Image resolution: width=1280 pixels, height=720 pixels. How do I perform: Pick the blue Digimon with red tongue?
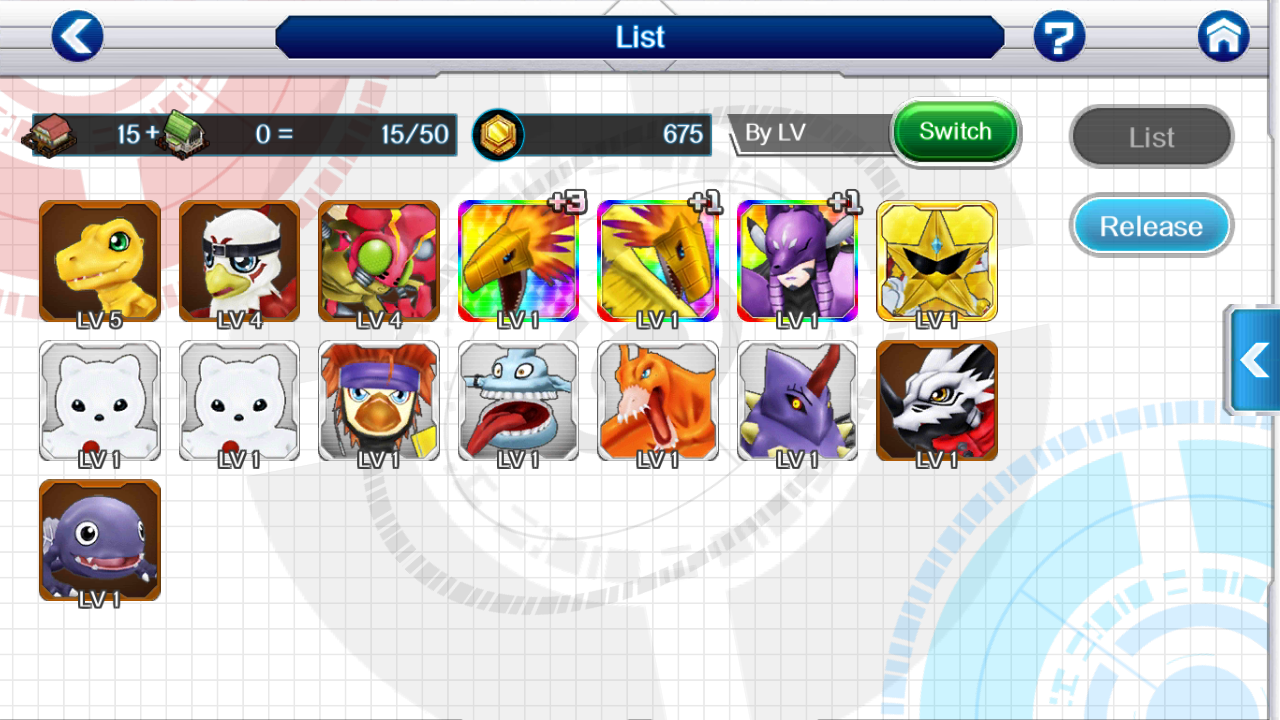[518, 401]
